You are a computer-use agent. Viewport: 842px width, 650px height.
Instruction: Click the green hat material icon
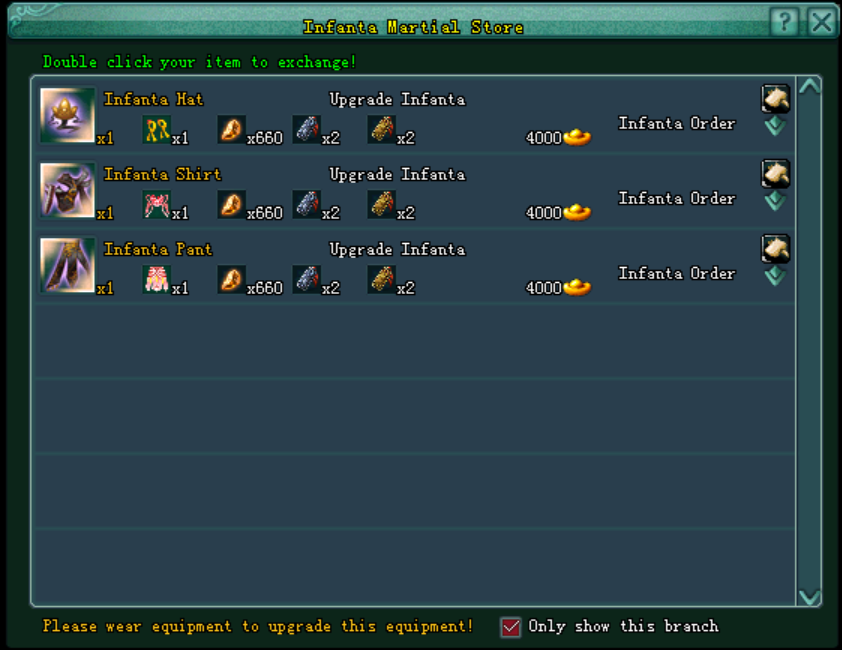tap(156, 130)
